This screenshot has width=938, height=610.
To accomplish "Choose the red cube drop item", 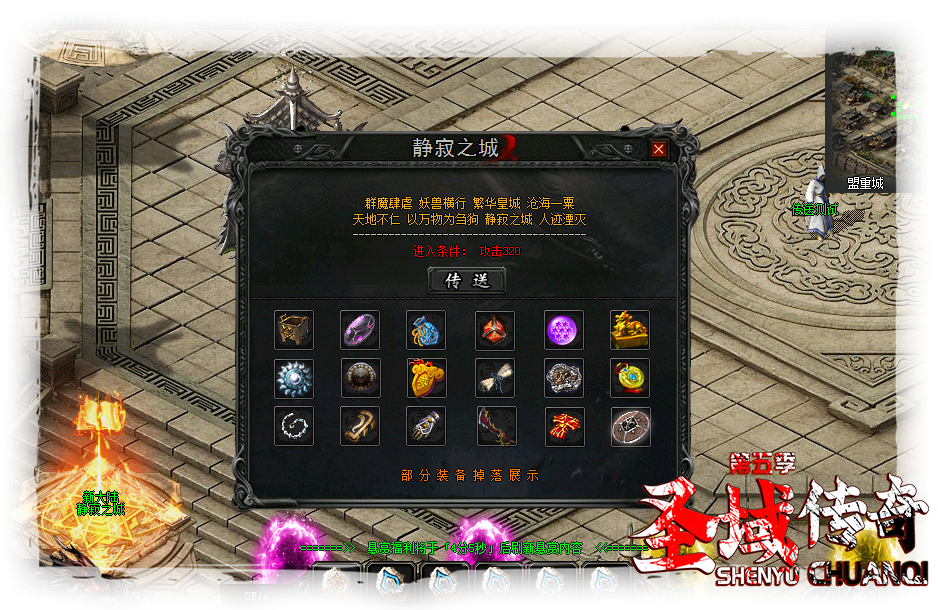I will tap(495, 330).
